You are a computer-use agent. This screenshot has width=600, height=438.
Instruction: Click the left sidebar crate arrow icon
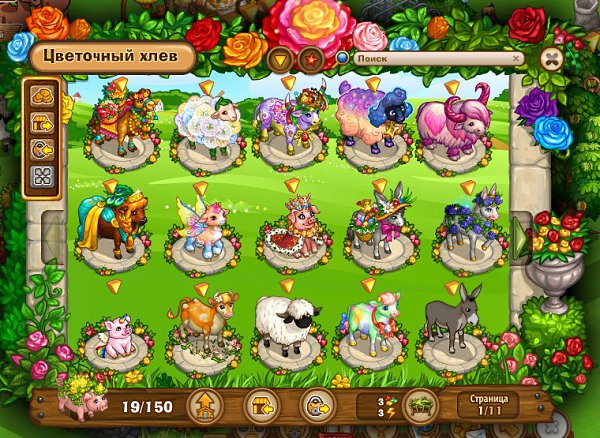[44, 124]
